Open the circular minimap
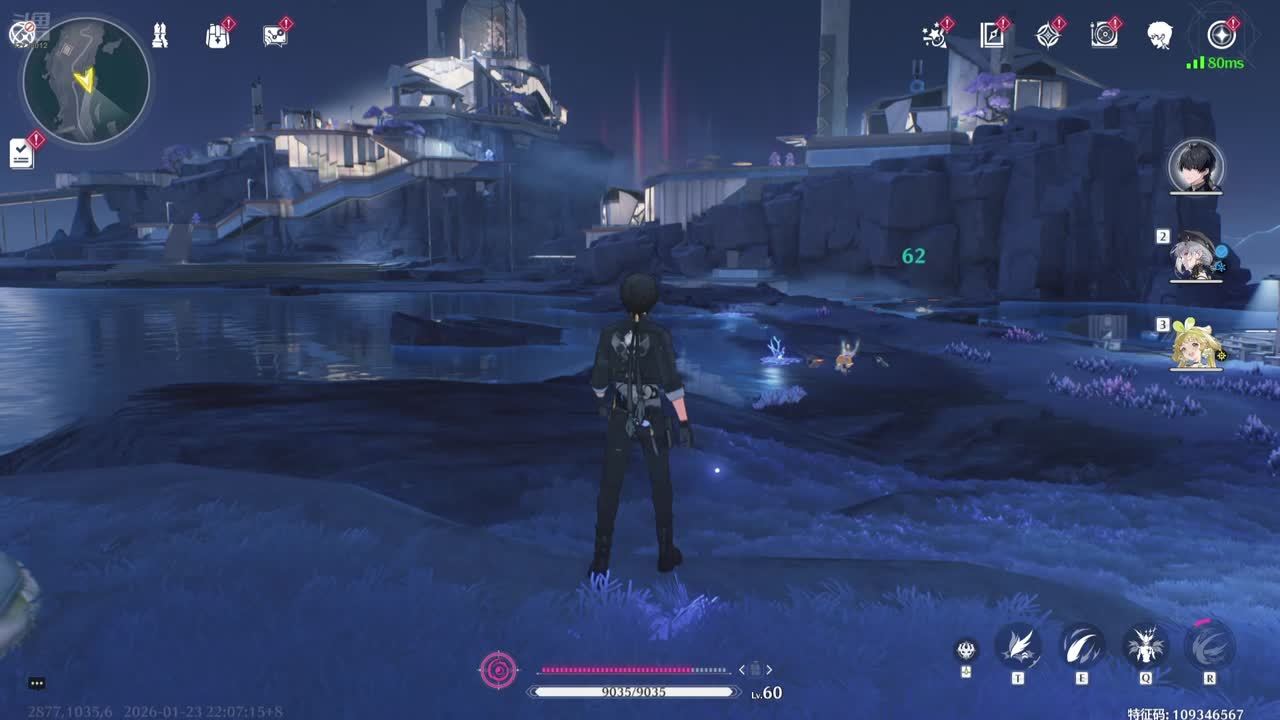 point(86,81)
